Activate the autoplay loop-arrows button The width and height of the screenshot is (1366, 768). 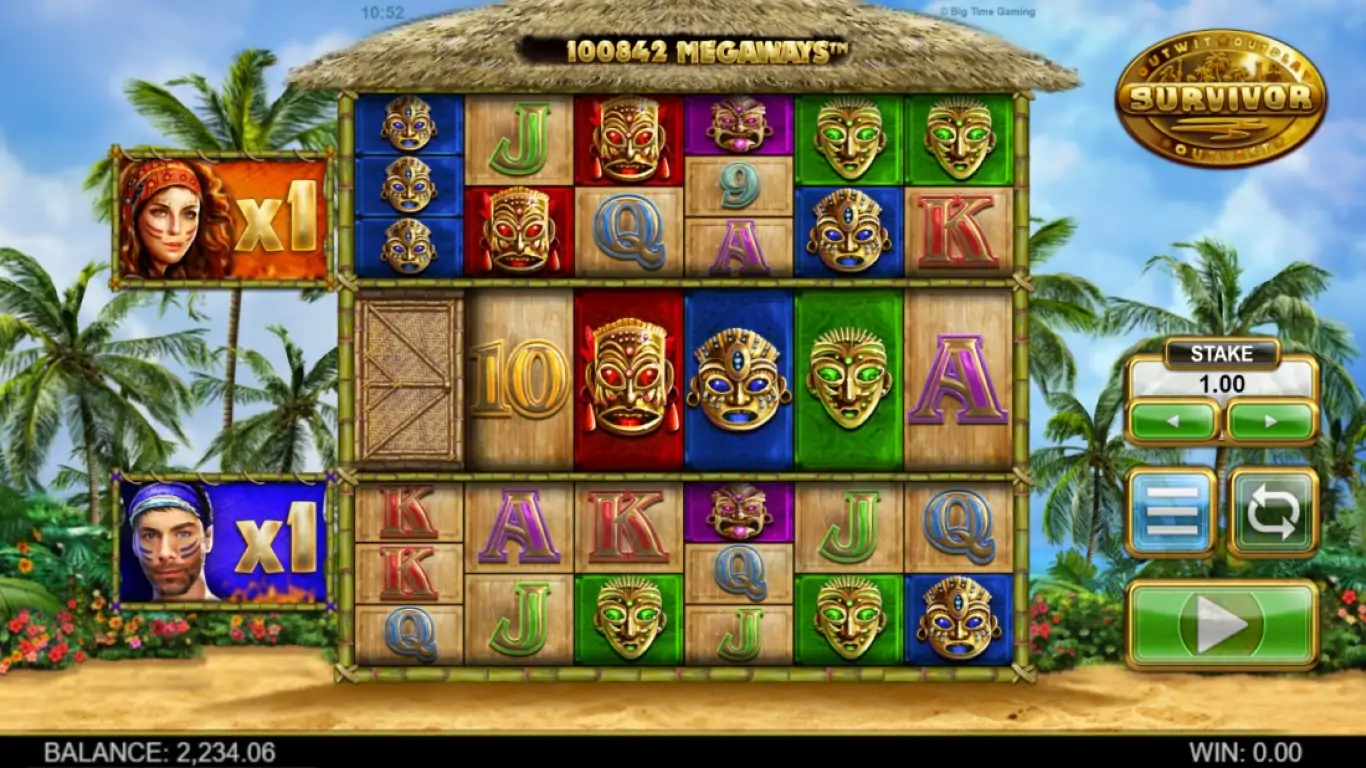tap(1273, 512)
